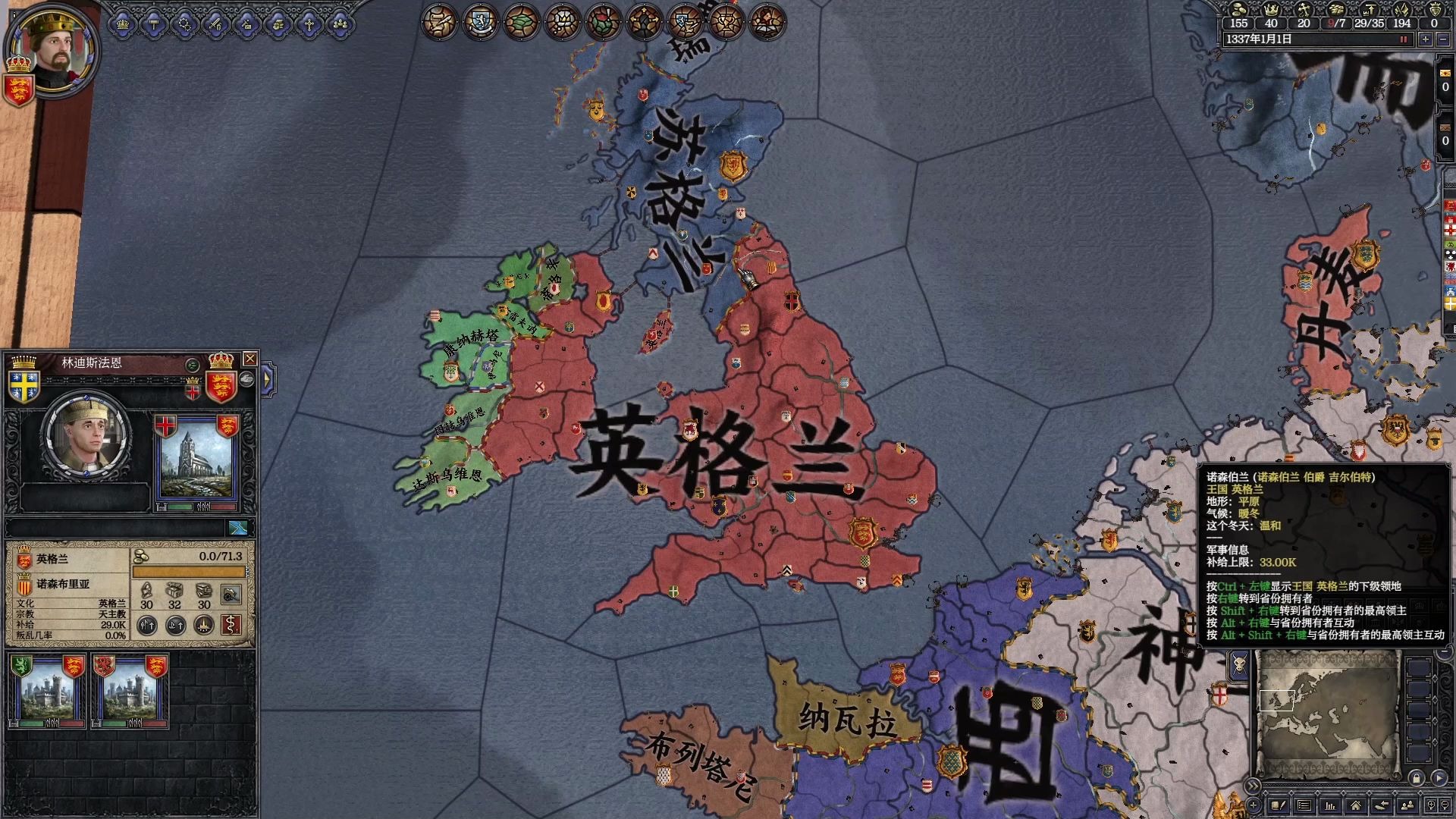1456x819 pixels.
Task: Collapse the minimap panel with the double-chevron button
Action: pyautogui.click(x=1253, y=786)
